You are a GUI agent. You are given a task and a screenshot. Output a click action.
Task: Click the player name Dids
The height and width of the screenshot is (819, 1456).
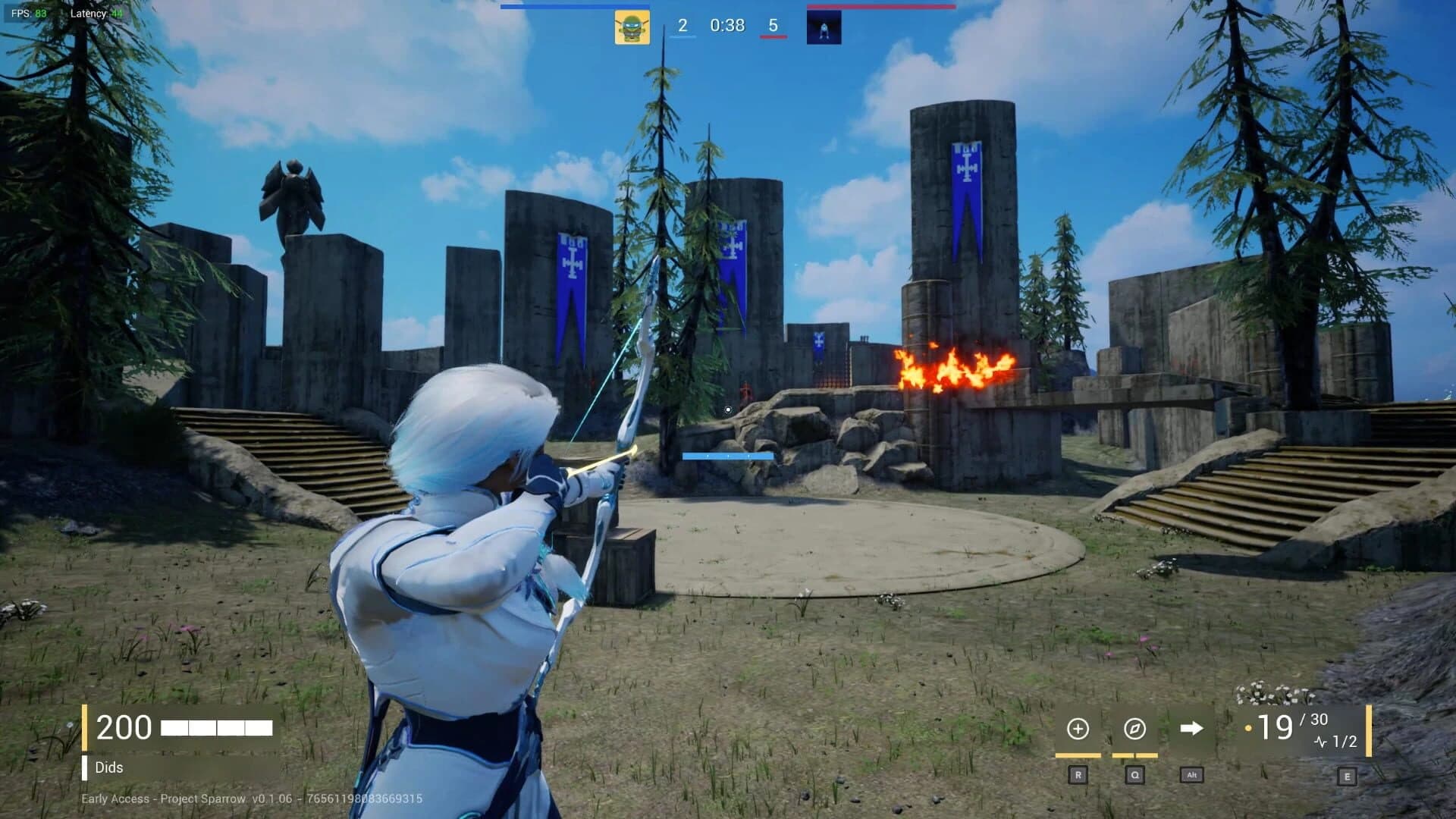[x=110, y=767]
